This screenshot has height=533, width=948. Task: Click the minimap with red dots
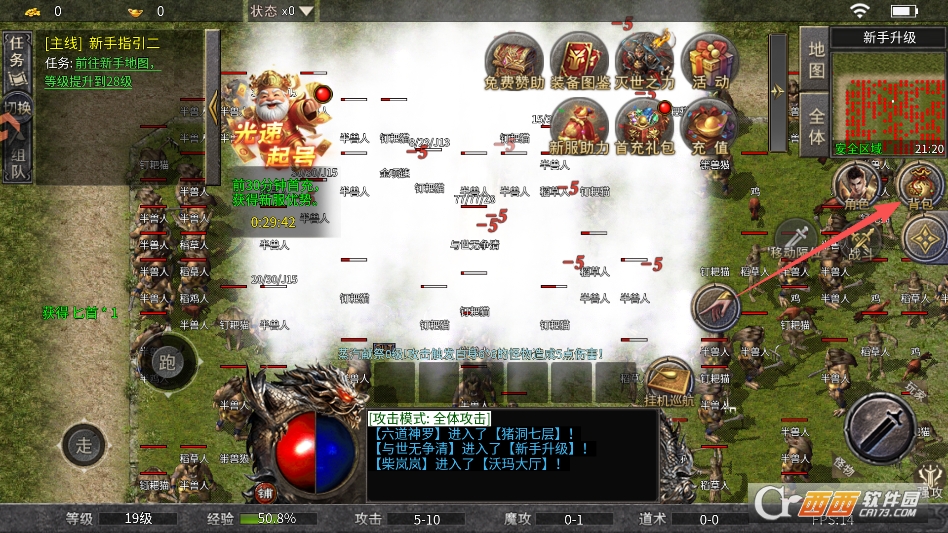888,97
